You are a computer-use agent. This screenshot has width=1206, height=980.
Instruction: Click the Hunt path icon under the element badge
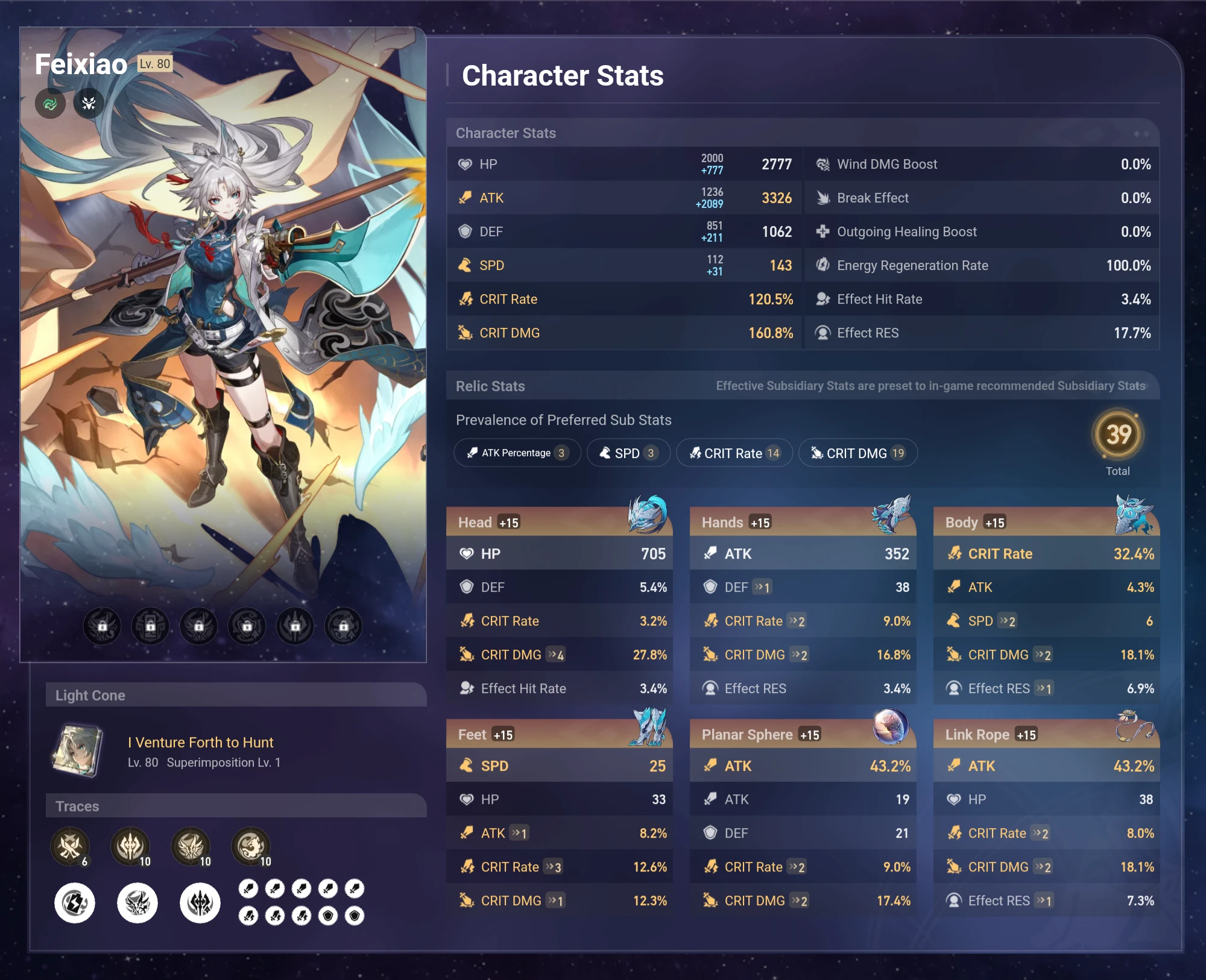(x=88, y=103)
